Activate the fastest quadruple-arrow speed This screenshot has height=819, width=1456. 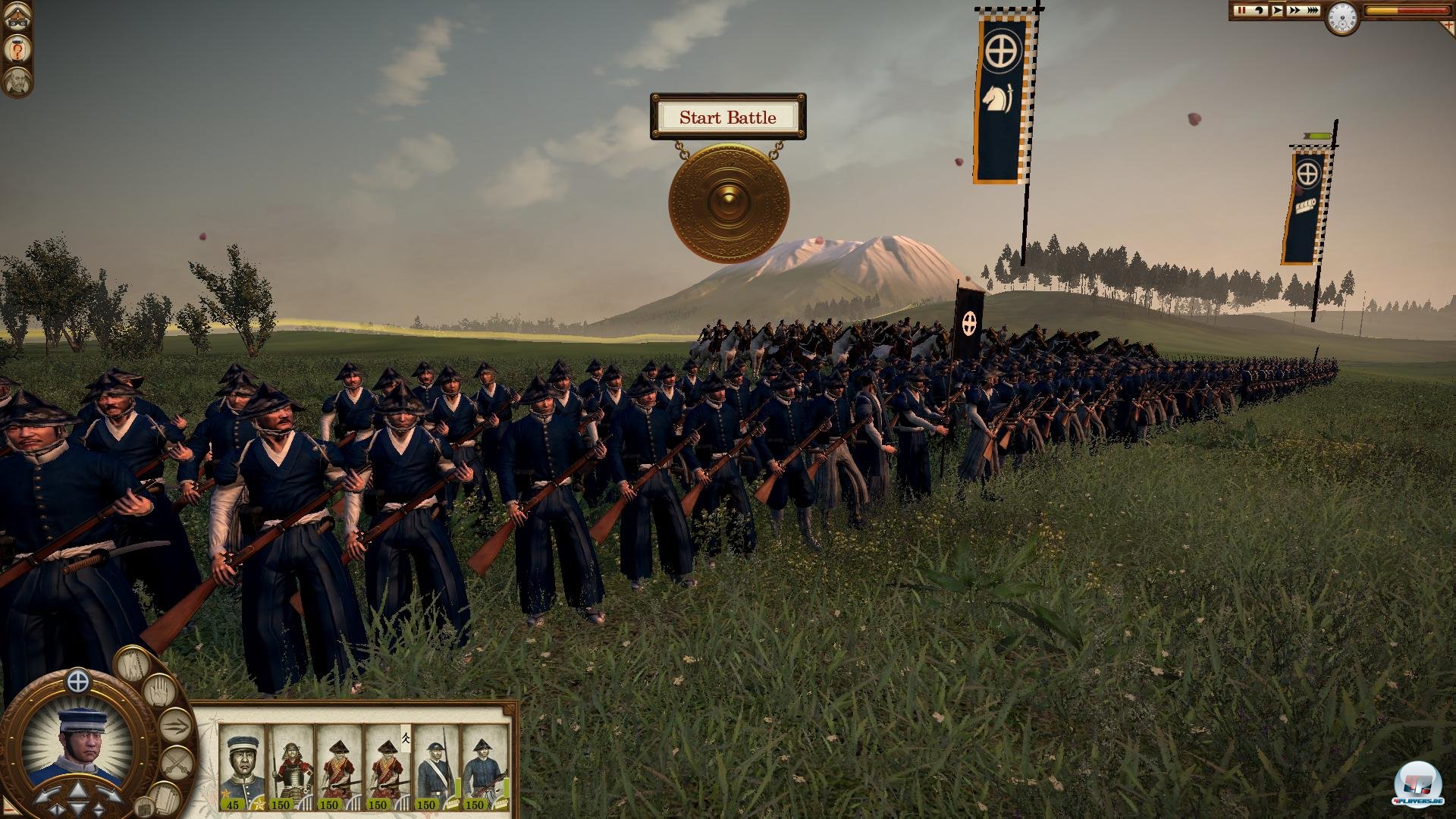(x=1312, y=11)
